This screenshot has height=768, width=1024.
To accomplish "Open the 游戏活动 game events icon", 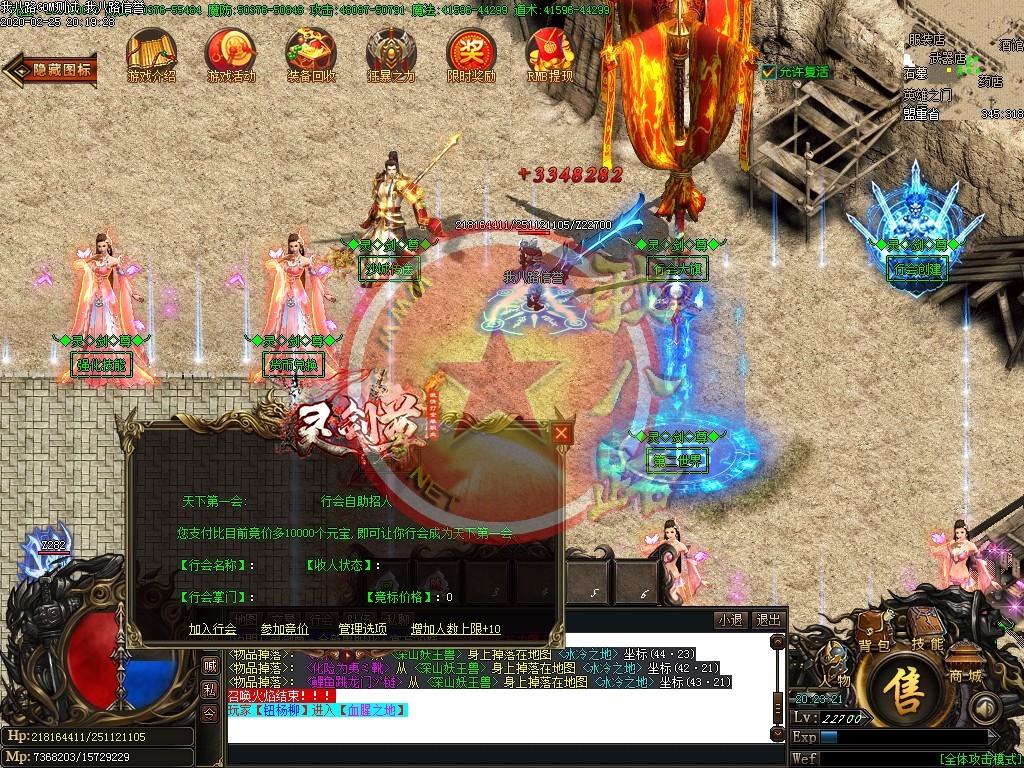I will (230, 53).
